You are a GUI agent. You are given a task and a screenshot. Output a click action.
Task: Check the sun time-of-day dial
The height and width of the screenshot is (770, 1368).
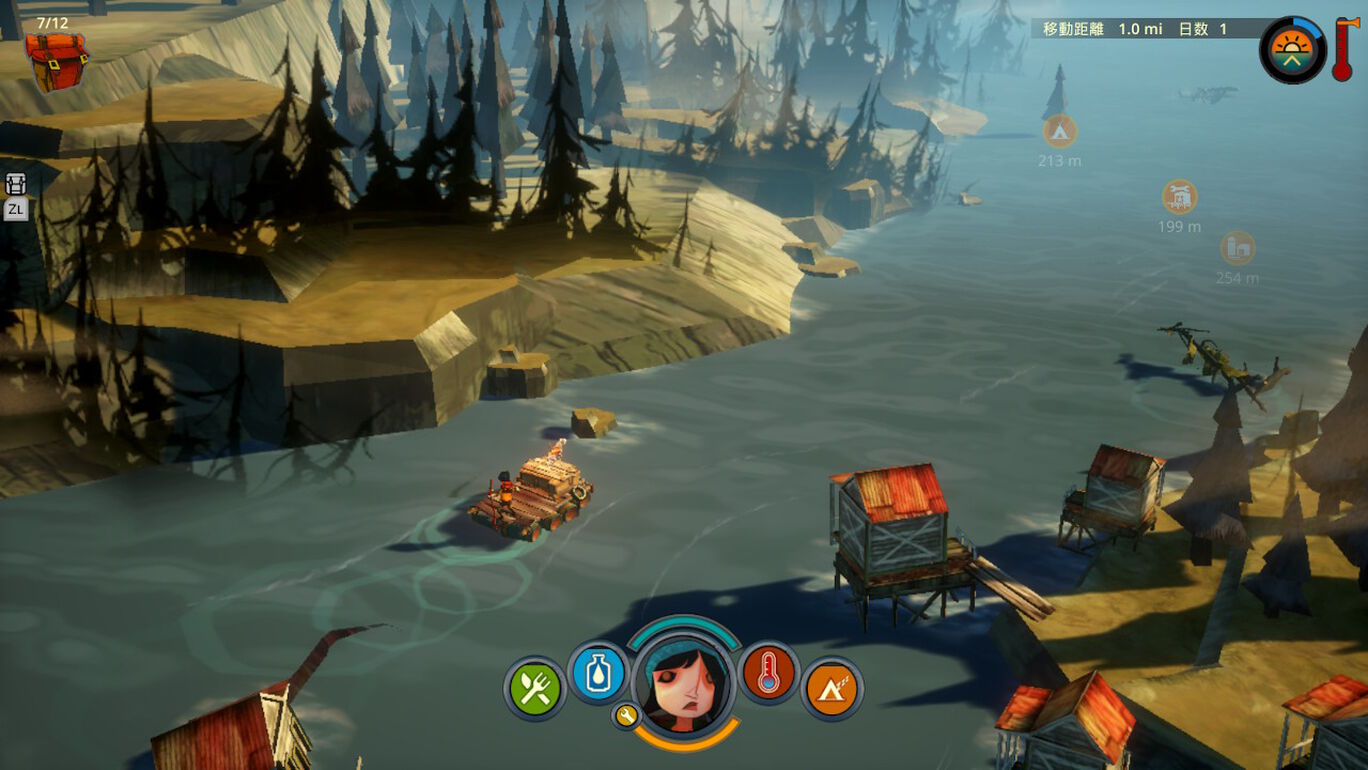[x=1292, y=50]
